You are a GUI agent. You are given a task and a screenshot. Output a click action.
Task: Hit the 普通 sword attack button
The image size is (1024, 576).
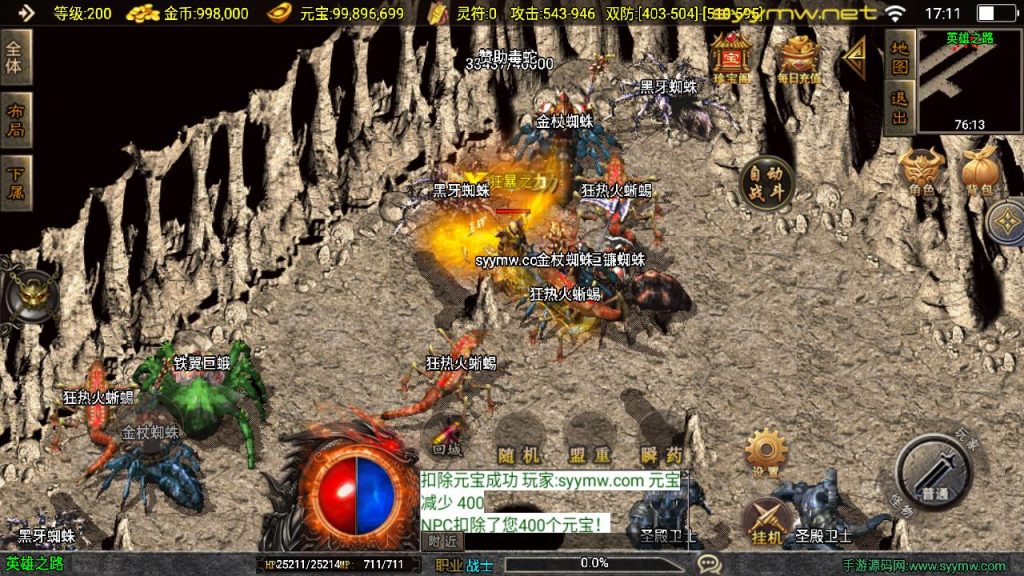click(x=934, y=472)
